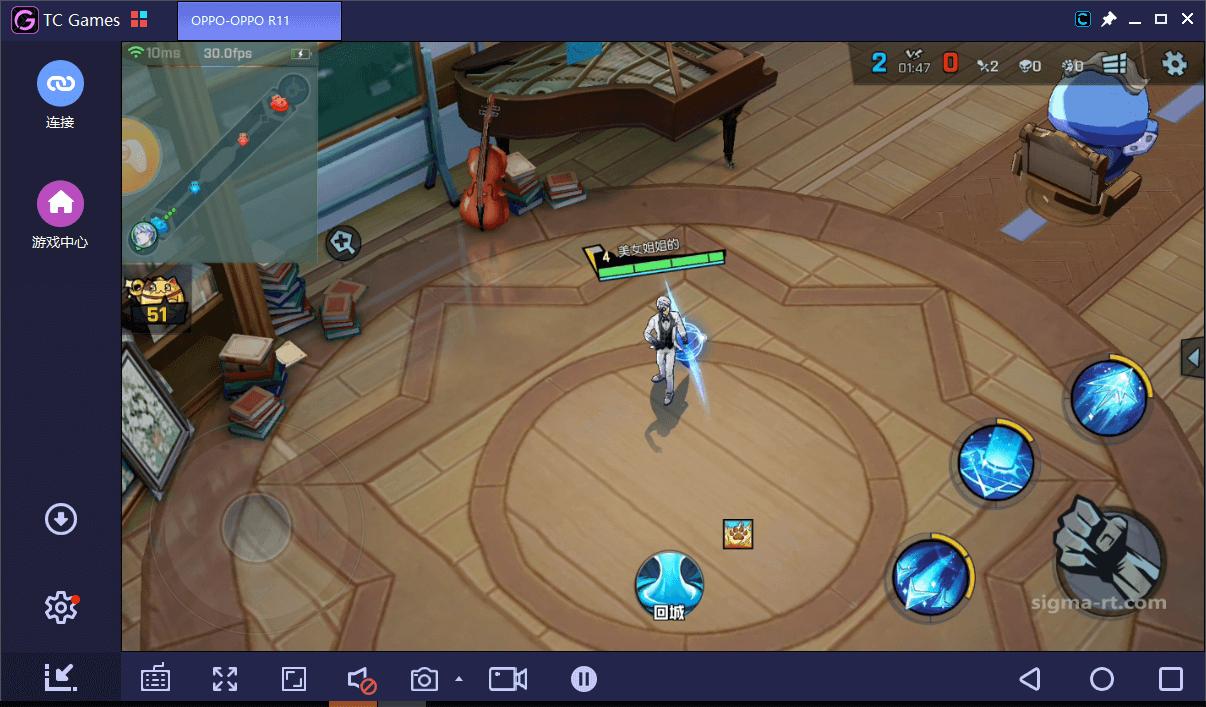Screen dimensions: 1206x707
Task: Tap the virtual joystick center
Action: coord(256,523)
